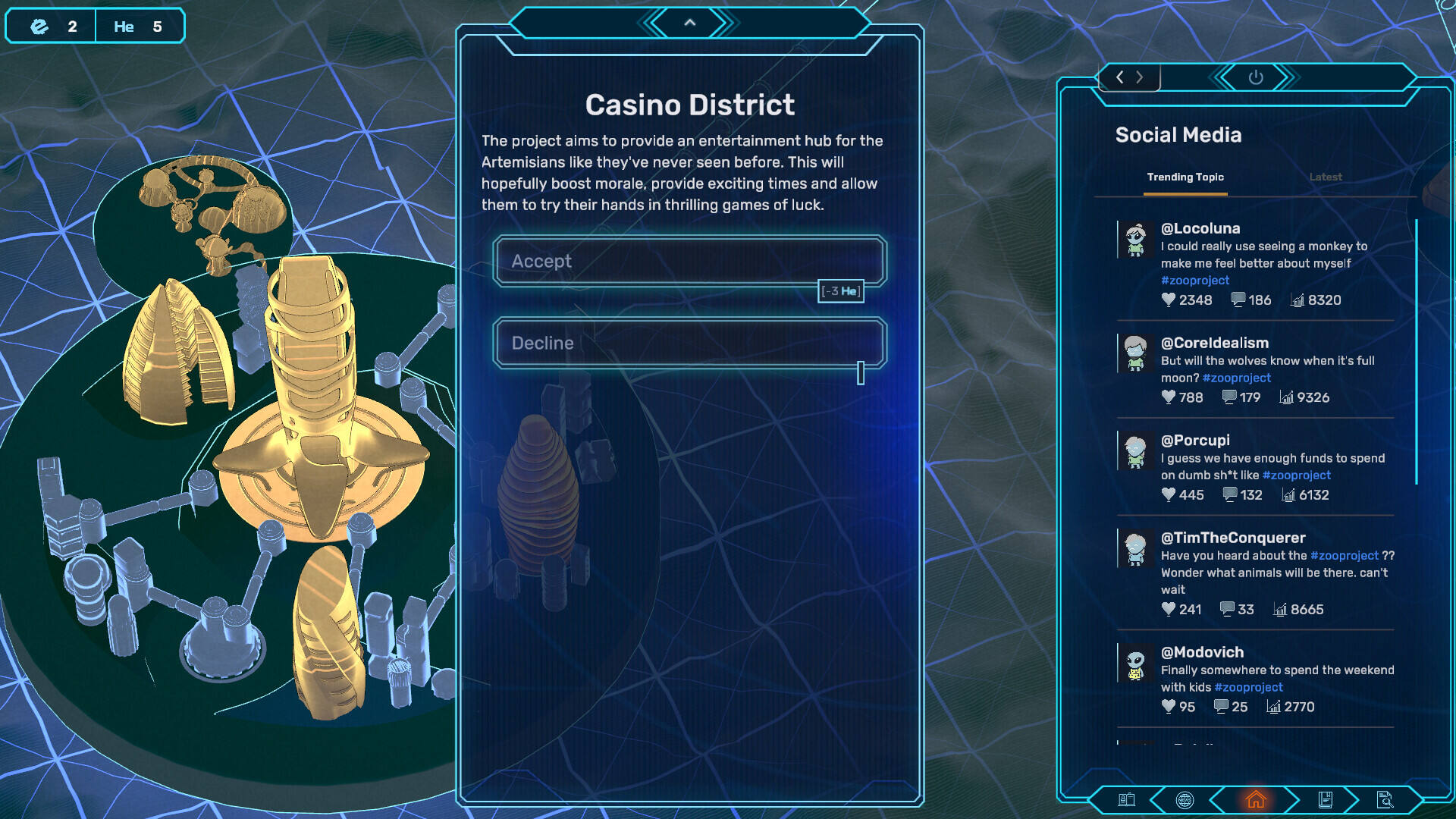Collapse the project panel with the up arrow
This screenshot has height=819, width=1456.
pyautogui.click(x=689, y=23)
